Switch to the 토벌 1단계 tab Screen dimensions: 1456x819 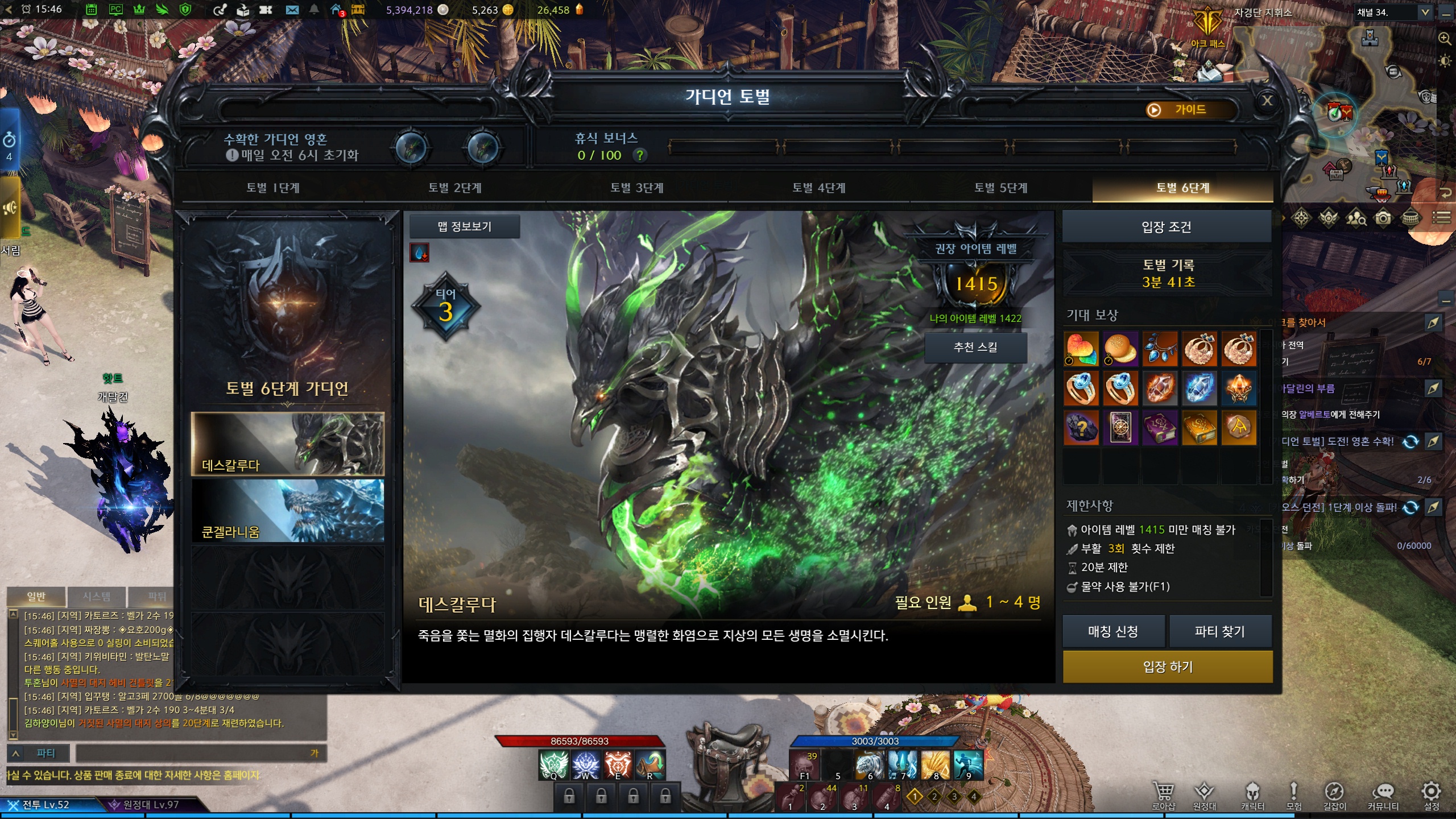pyautogui.click(x=272, y=188)
